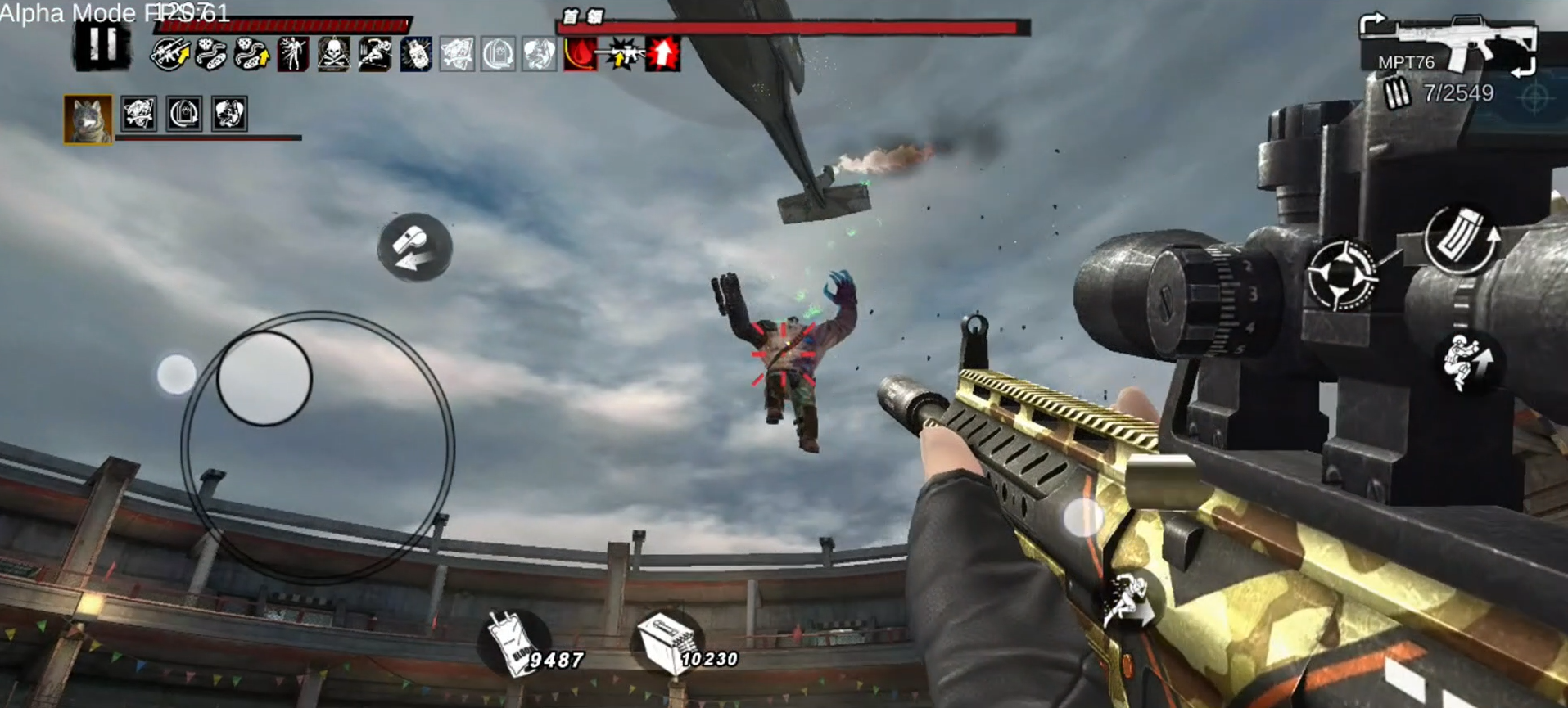Tap the skull and crossbones buff icon
Screen dimensions: 1568x708
(333, 55)
